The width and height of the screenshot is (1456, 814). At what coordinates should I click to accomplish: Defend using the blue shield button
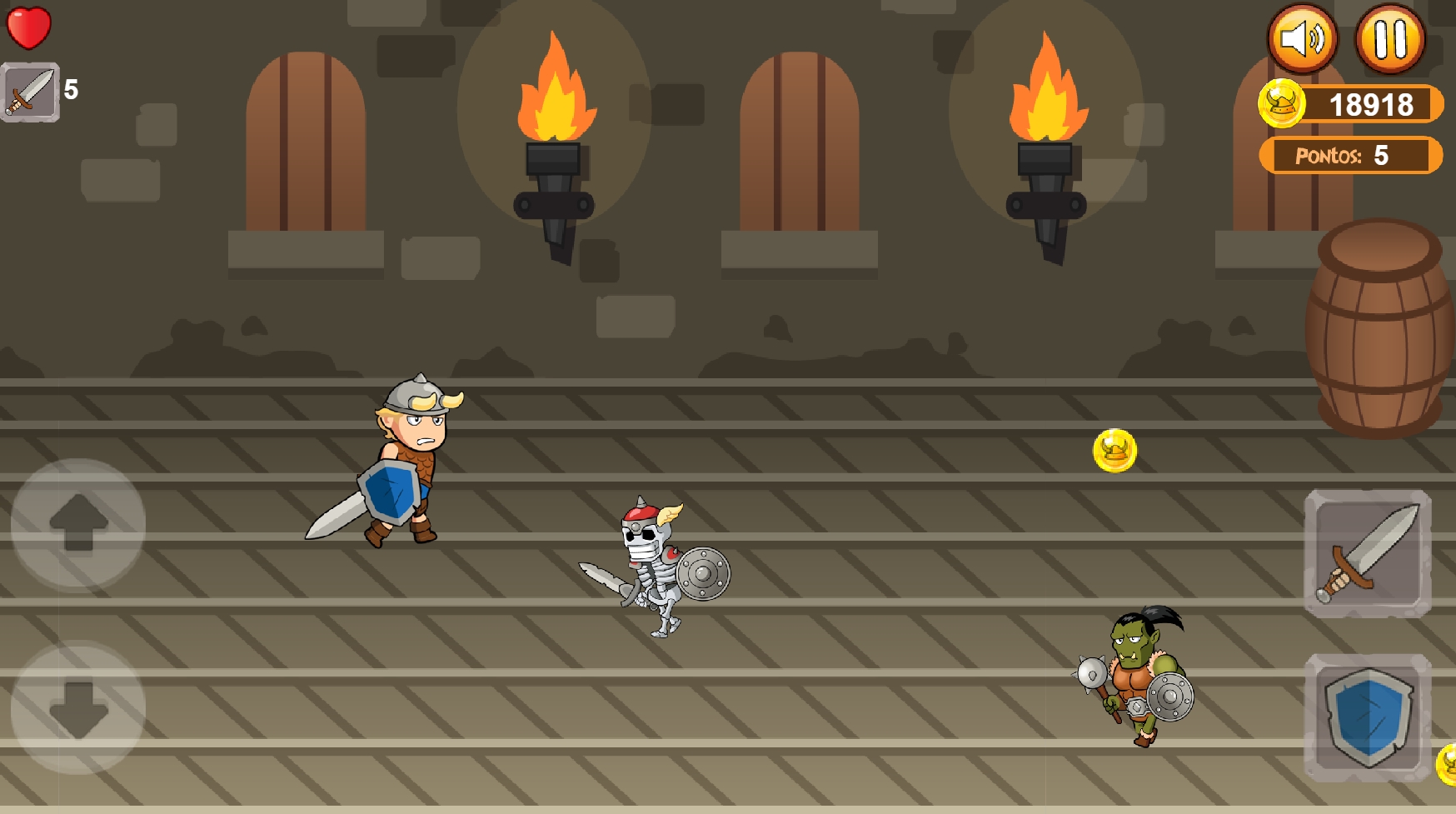pyautogui.click(x=1368, y=717)
